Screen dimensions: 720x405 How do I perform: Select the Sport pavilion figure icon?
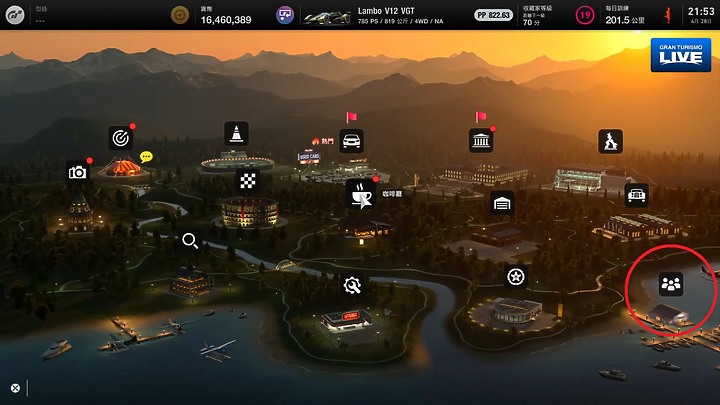tap(610, 141)
